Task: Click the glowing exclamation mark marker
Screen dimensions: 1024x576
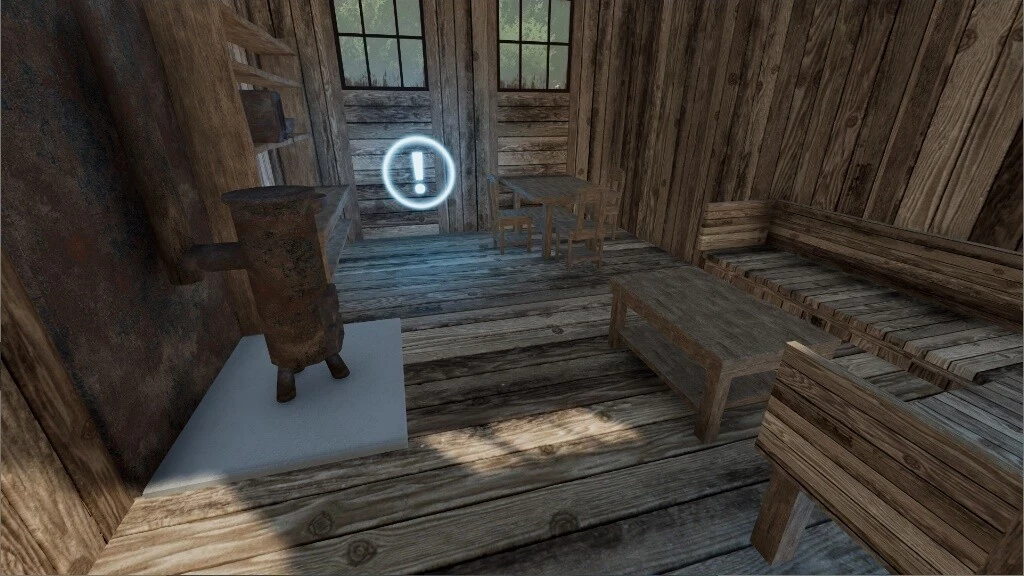Action: [x=419, y=173]
